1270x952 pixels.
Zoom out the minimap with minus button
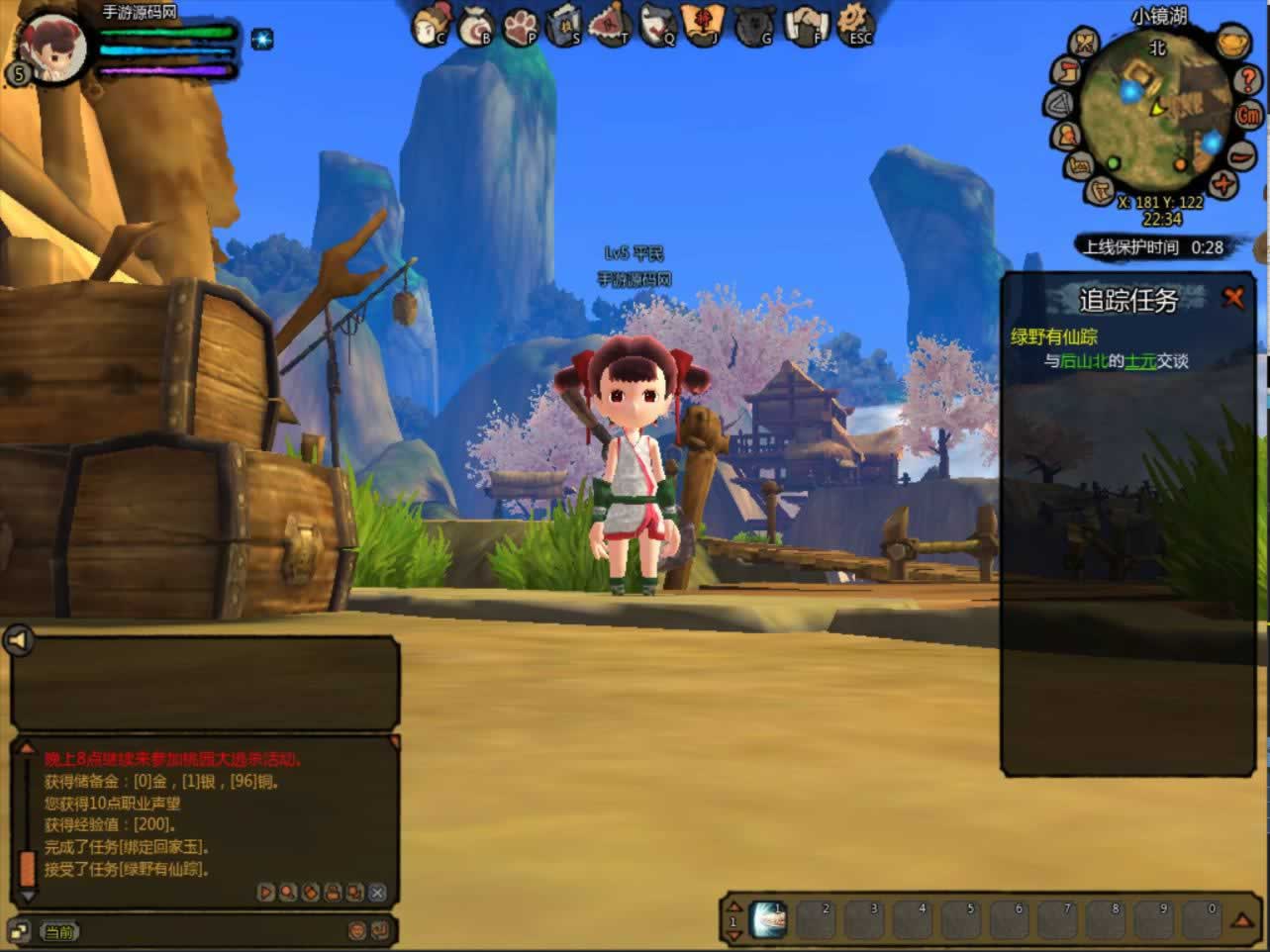1241,155
